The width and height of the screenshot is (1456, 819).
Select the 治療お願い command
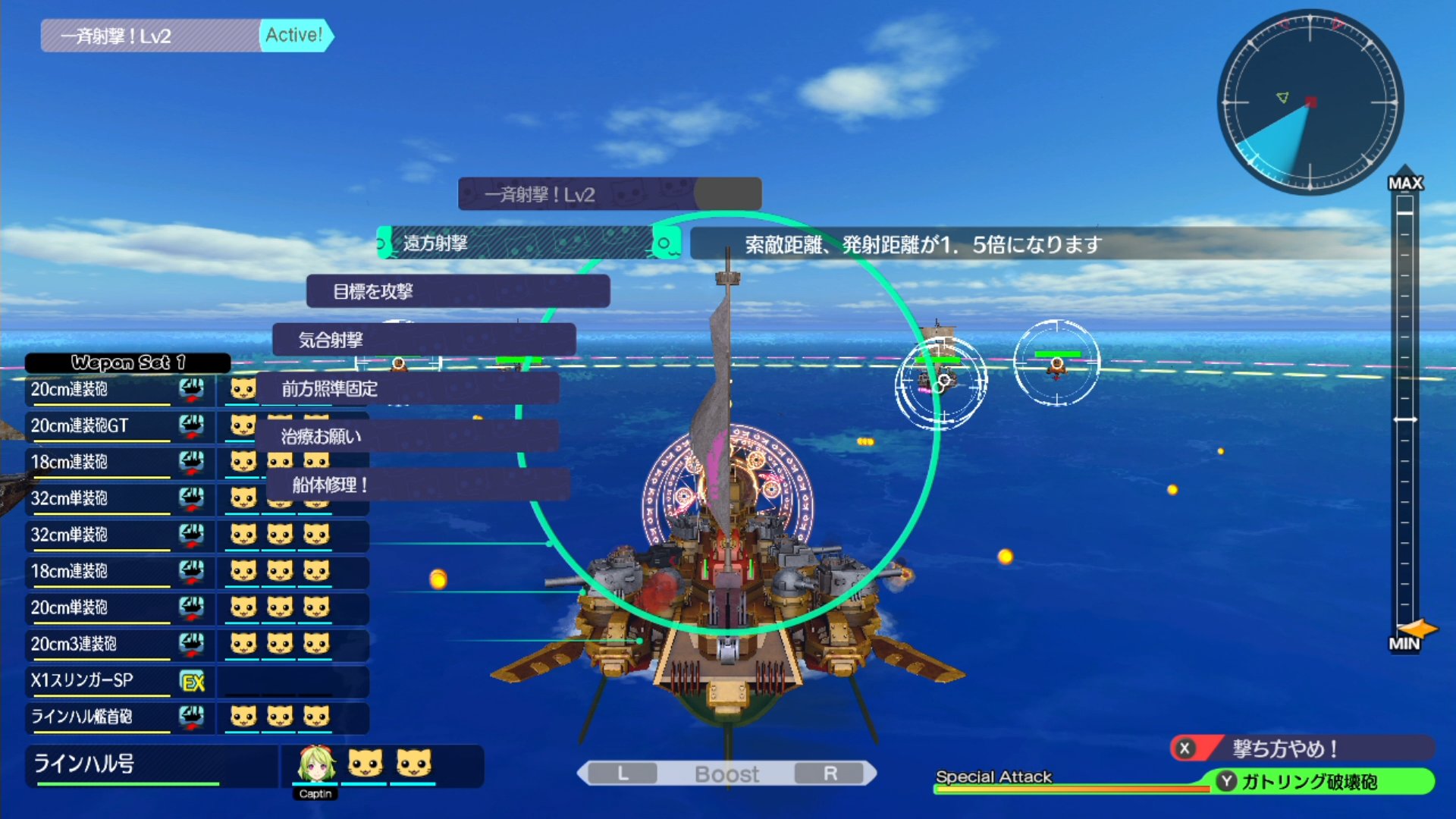pos(407,437)
